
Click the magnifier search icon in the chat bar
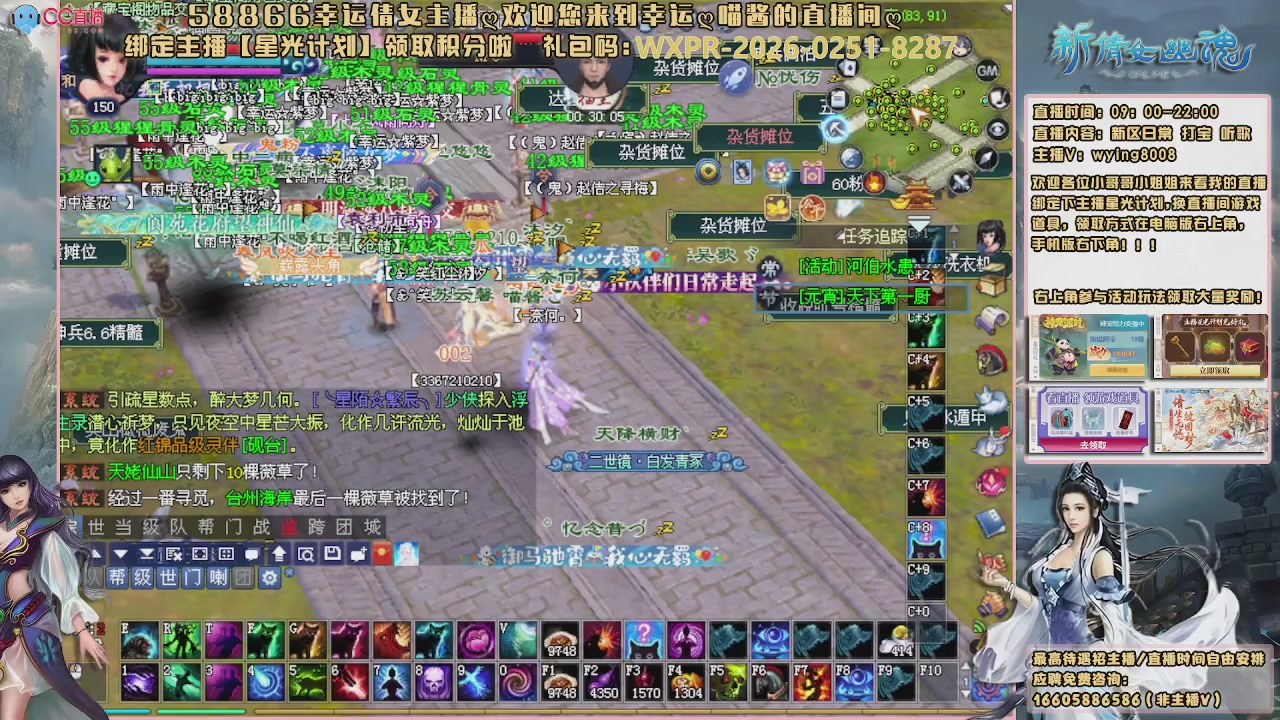(306, 553)
